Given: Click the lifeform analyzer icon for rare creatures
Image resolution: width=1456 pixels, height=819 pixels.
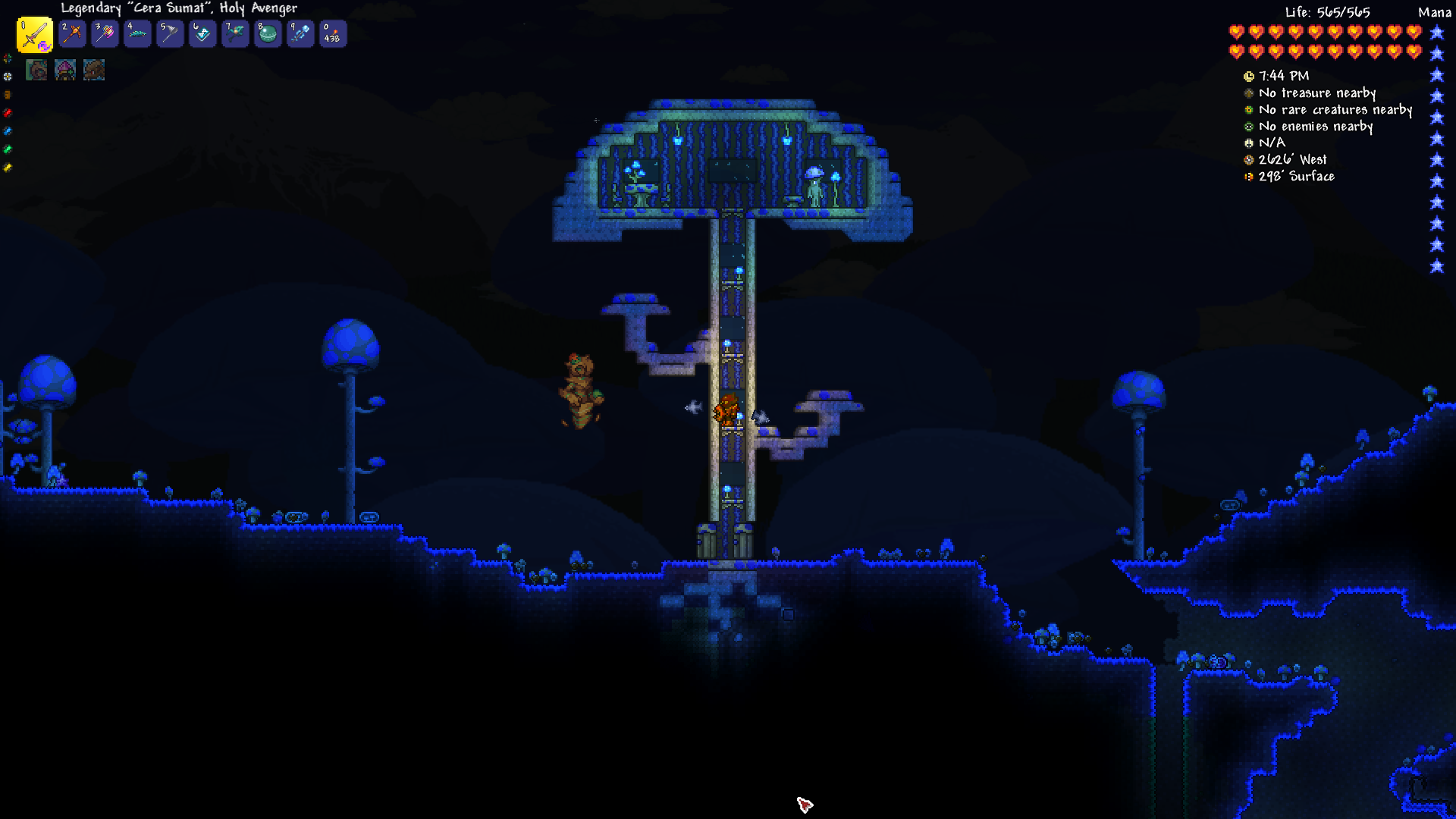Looking at the screenshot, I should click(1248, 110).
